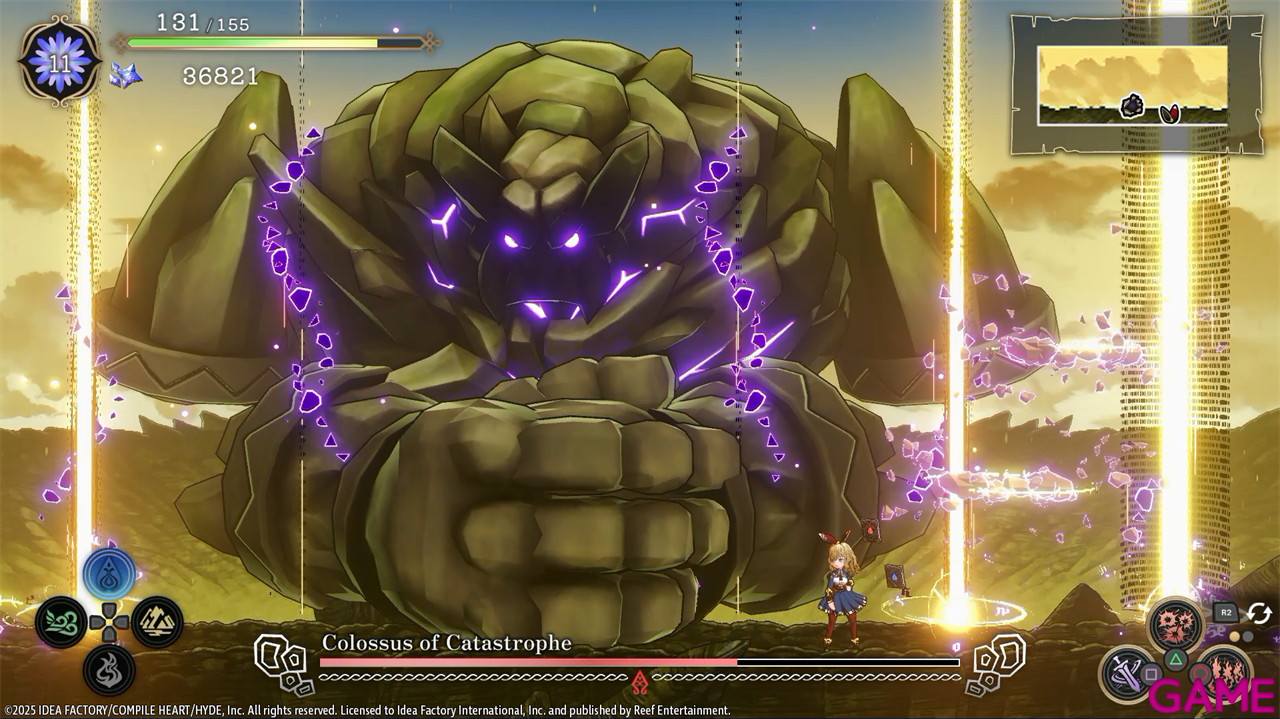
Task: Choose the earth mountain element icon
Action: click(157, 621)
